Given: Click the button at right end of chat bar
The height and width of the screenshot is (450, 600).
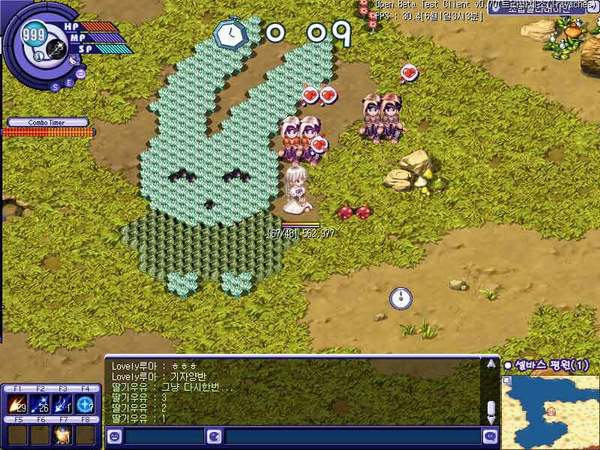Looking at the screenshot, I should (x=489, y=437).
